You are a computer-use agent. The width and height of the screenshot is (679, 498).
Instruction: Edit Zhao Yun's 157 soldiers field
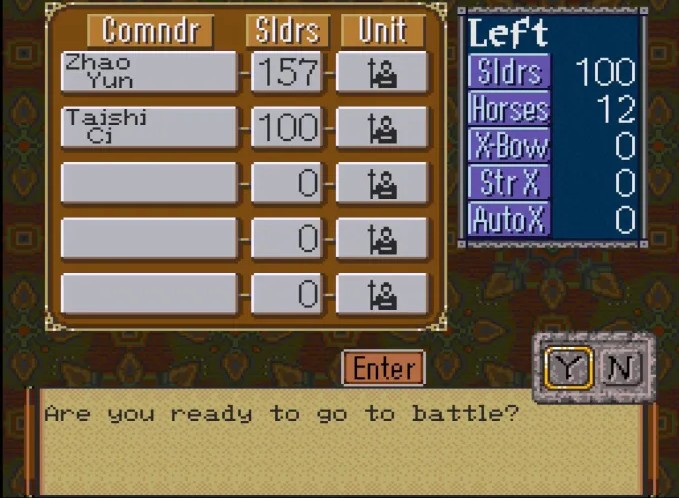click(x=287, y=73)
